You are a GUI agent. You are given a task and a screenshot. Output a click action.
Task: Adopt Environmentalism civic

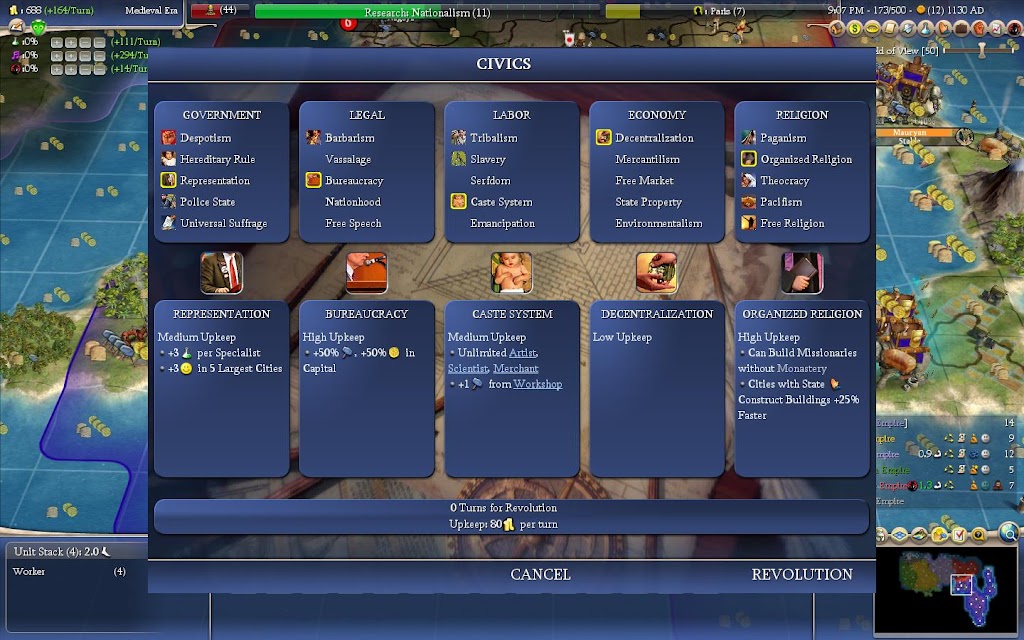pyautogui.click(x=658, y=223)
